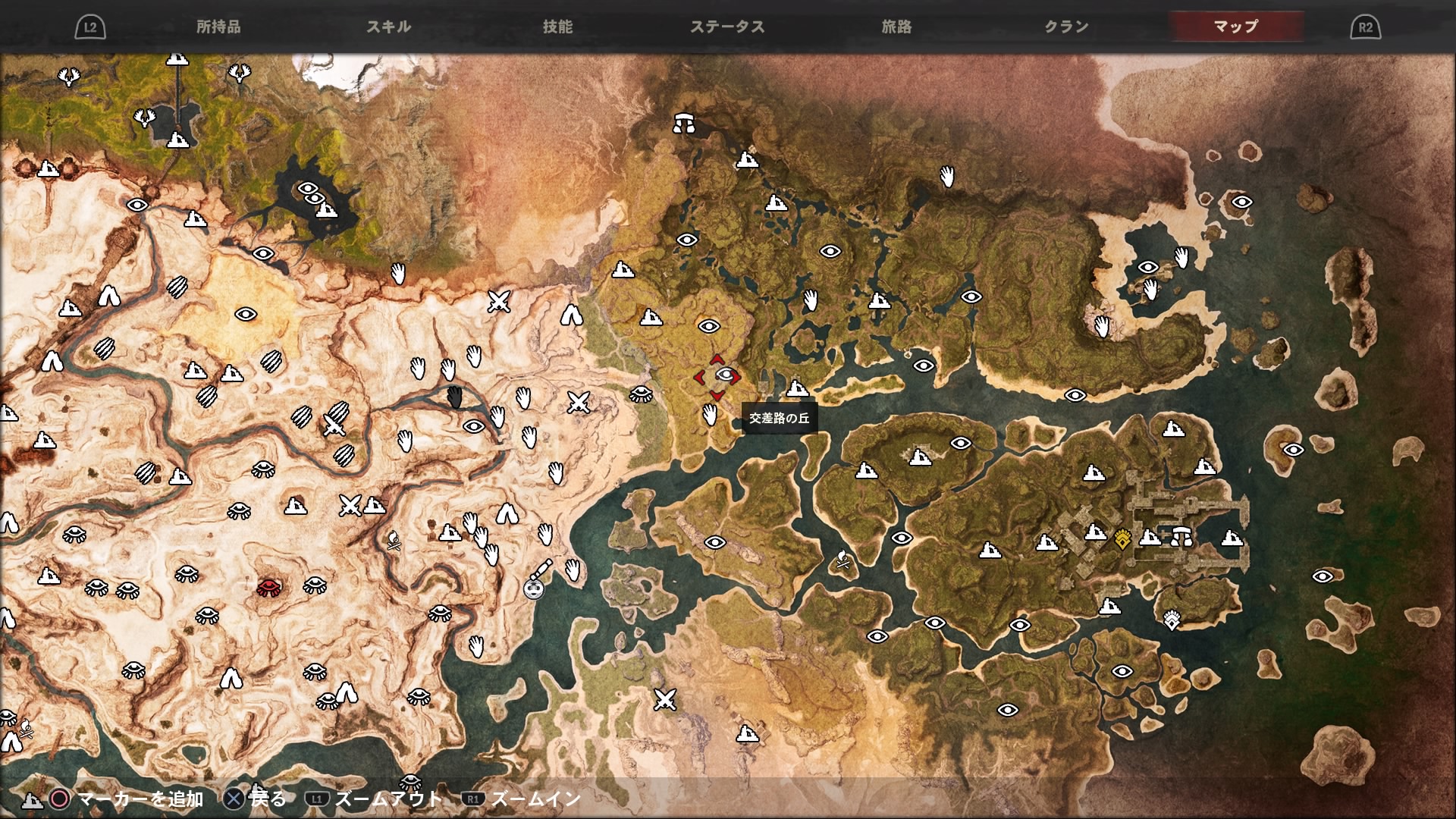Viewport: 1456px width, 819px height.
Task: Select the highlighted マップ tab
Action: pos(1236,27)
